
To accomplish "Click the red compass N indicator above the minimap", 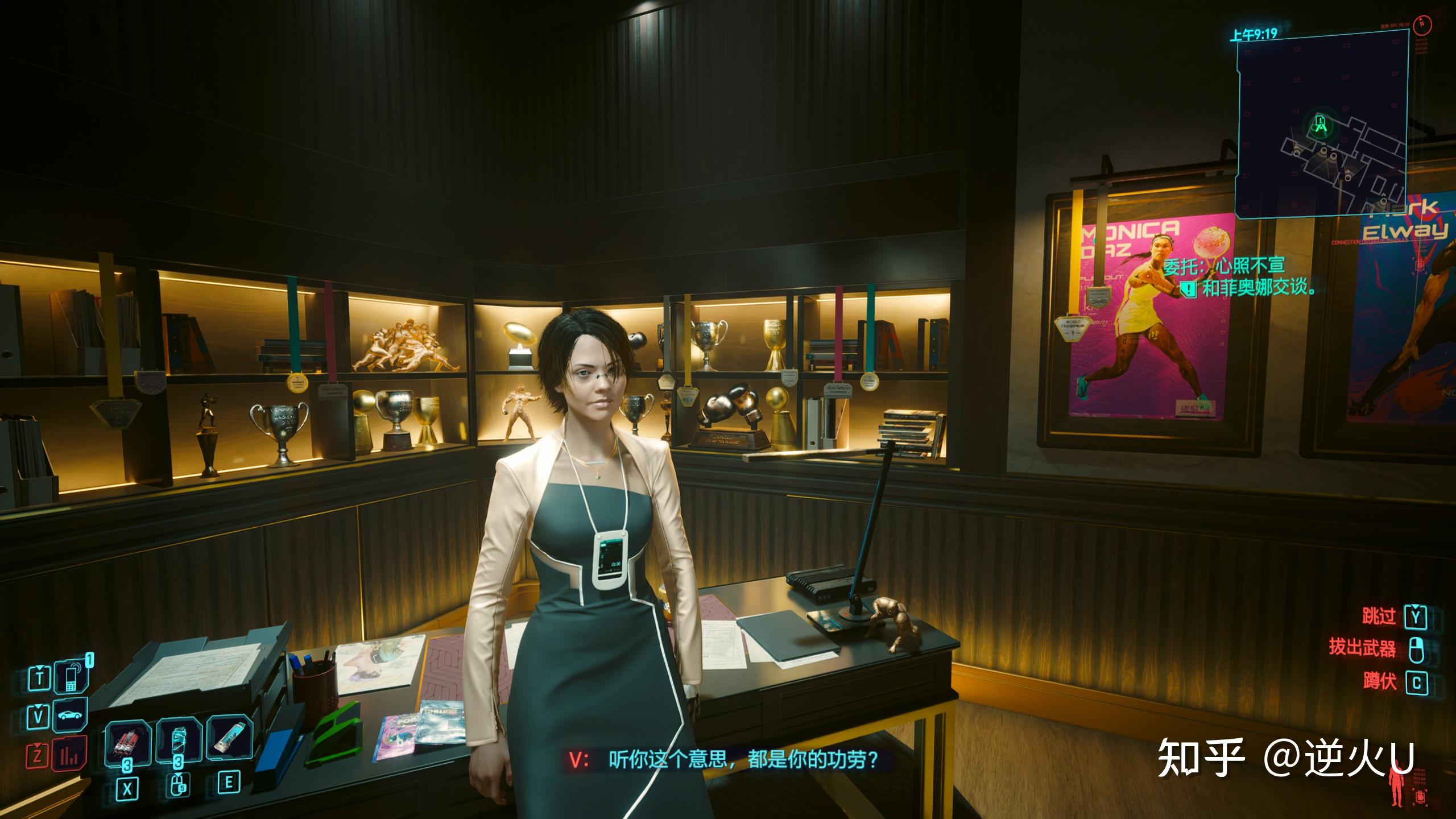I will point(1422,25).
